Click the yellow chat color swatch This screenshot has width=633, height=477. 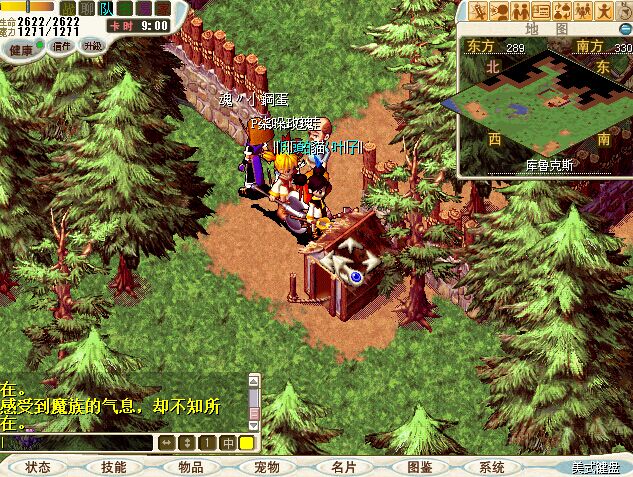coord(246,442)
